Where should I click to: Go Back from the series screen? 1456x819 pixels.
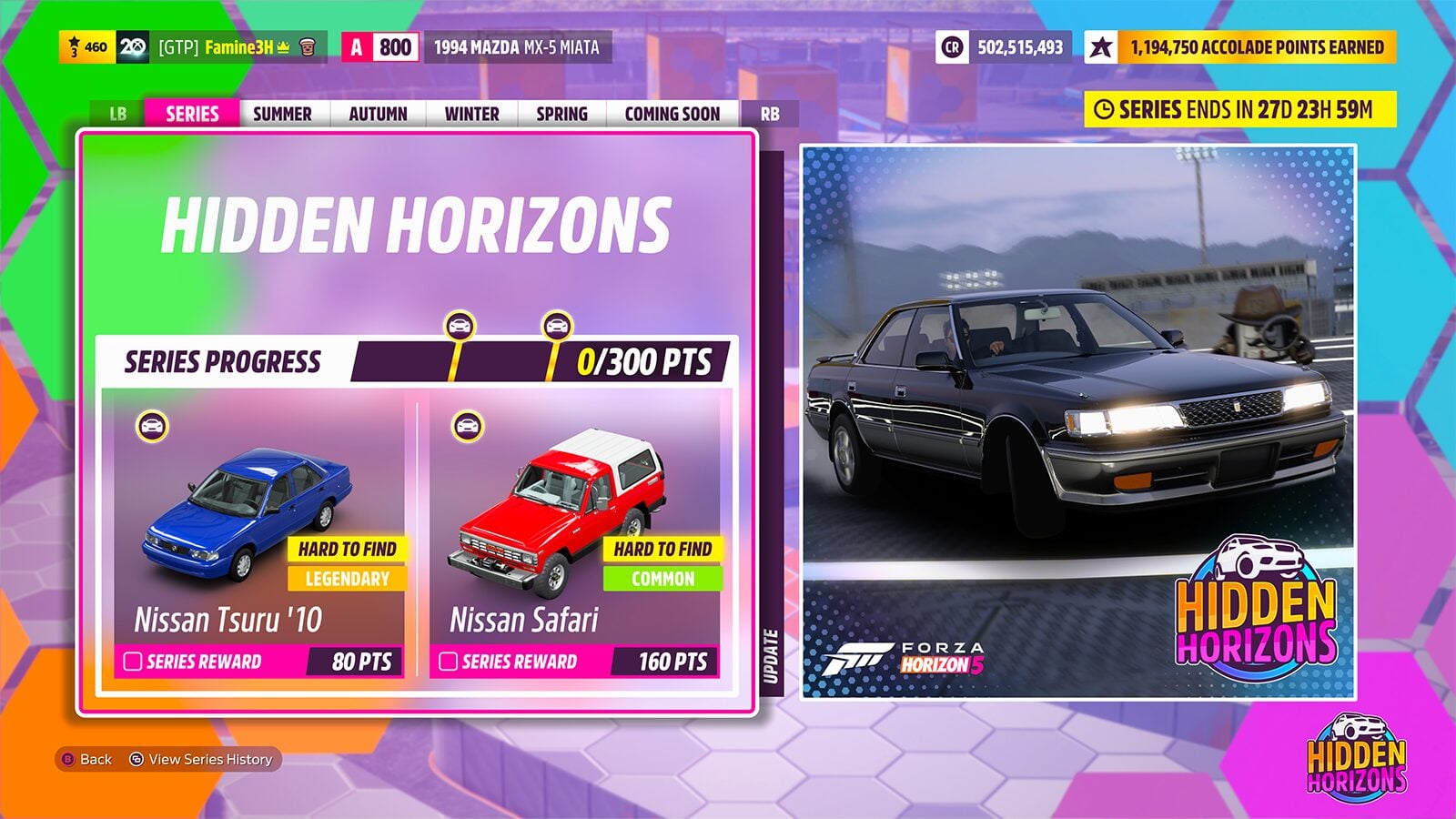(87, 759)
